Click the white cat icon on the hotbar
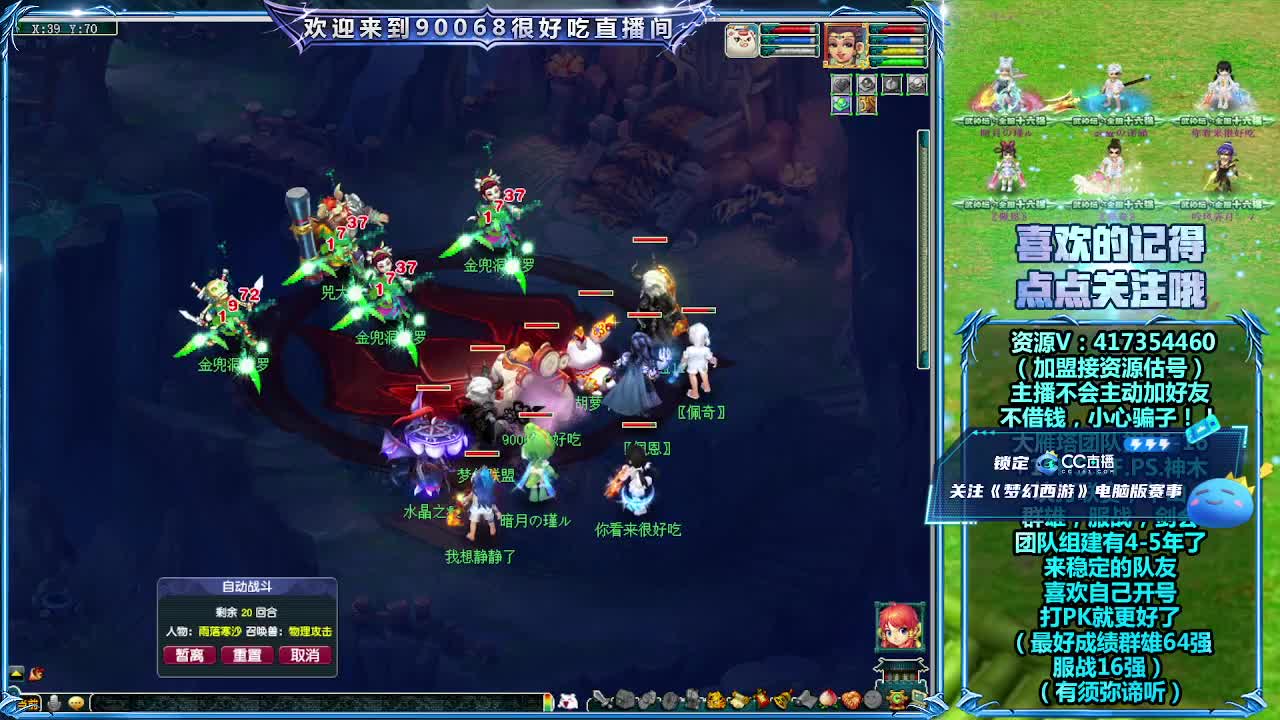 [565, 704]
